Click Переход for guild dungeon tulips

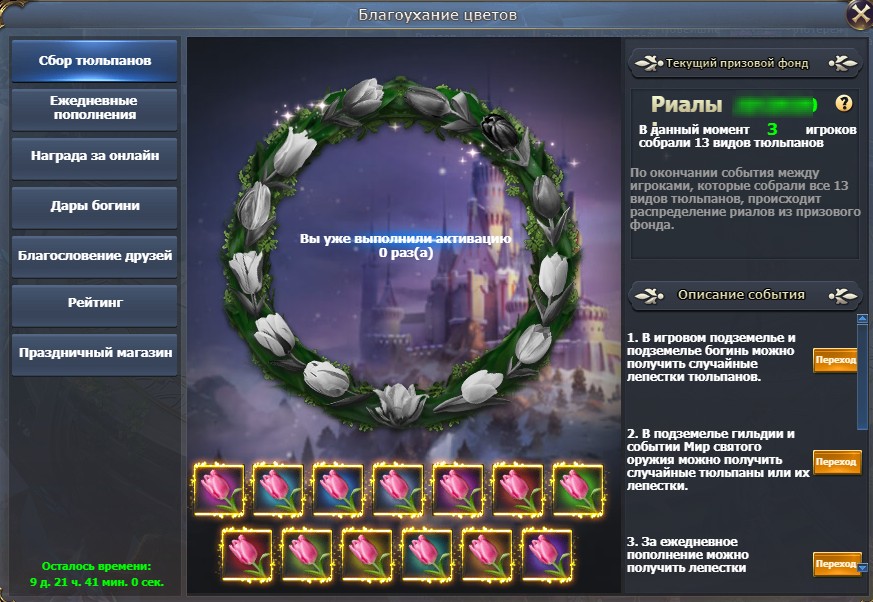pos(835,461)
